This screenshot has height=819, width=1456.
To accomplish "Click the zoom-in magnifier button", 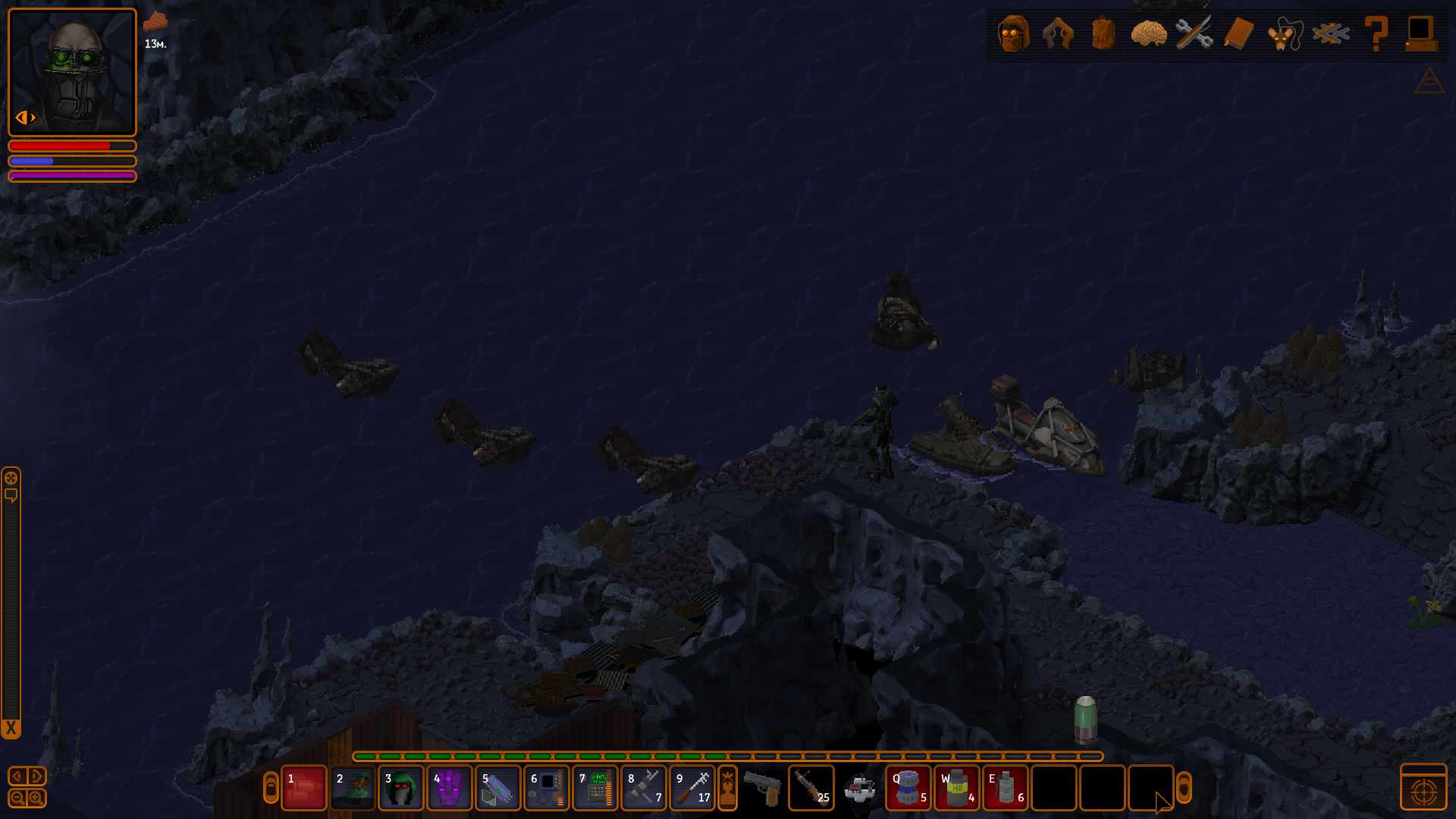I will (x=36, y=798).
